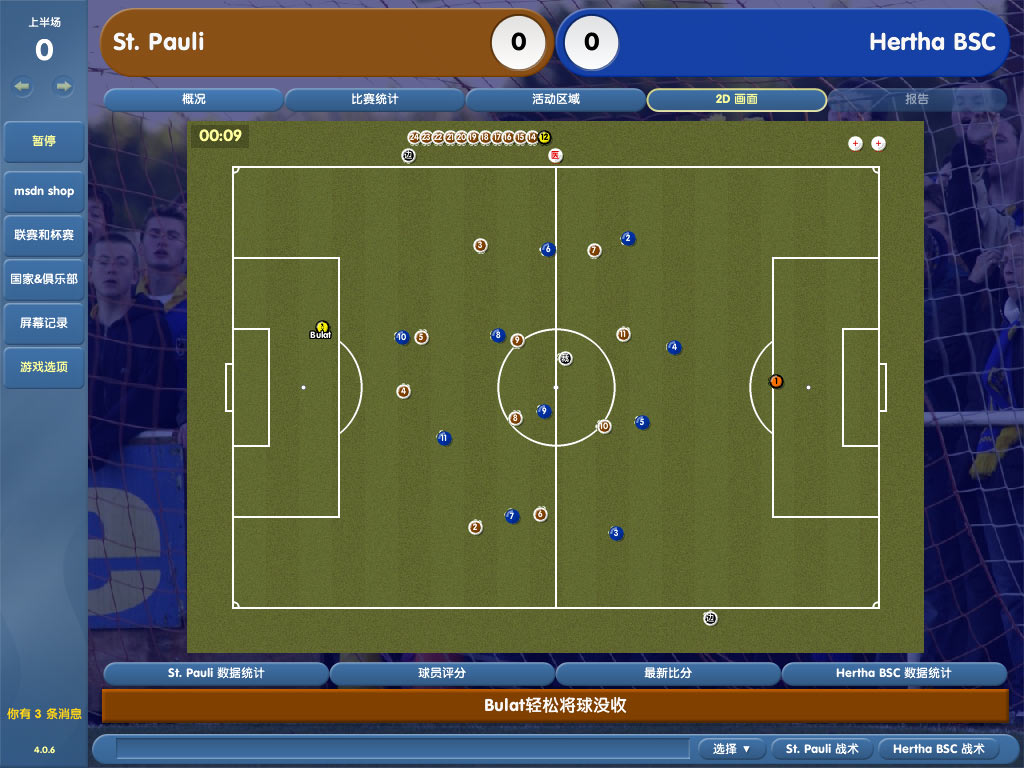
Task: Read the 你有 3 条消息 messages notice
Action: tap(44, 714)
